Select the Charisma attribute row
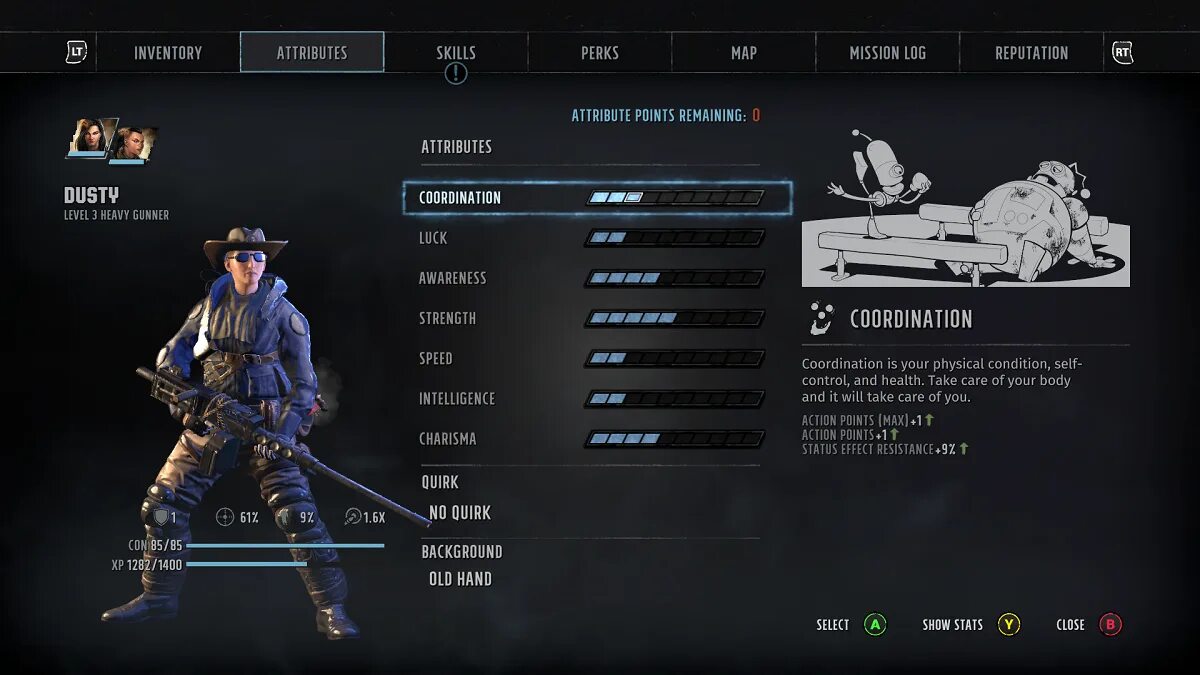 (x=592, y=439)
